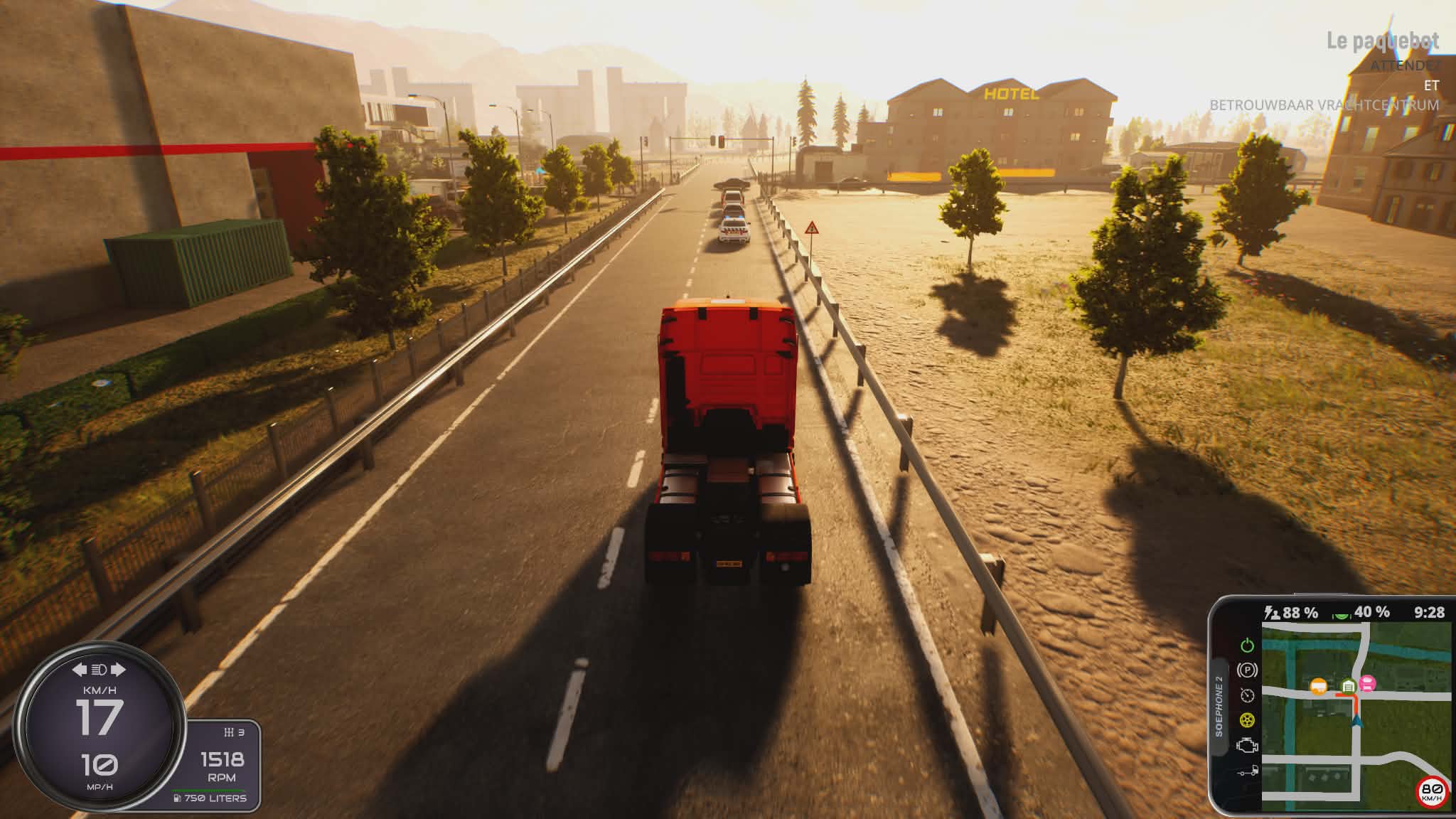Select the cruise control speedometer icon
Viewport: 1456px width, 819px height.
pos(1247,695)
